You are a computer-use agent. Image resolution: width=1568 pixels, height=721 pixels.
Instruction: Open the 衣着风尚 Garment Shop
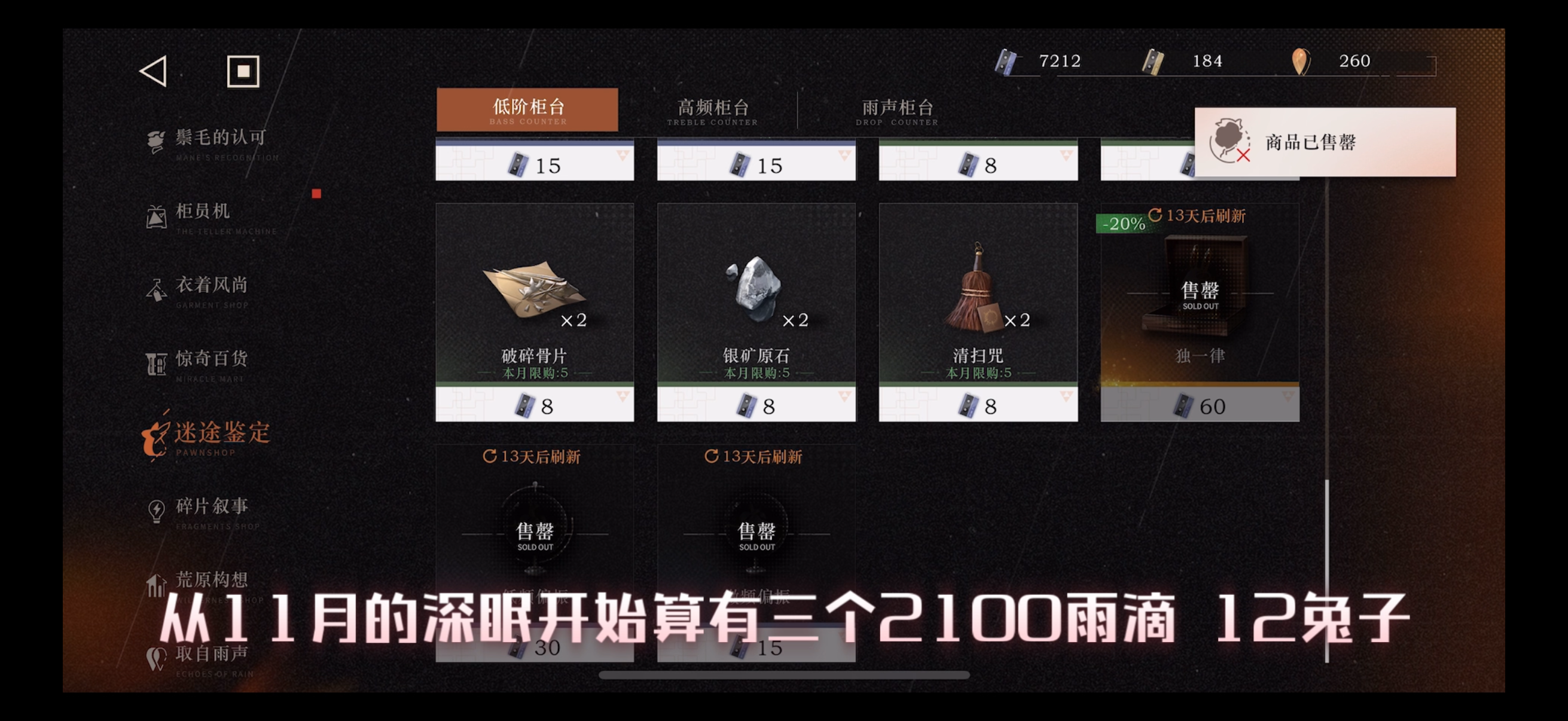(x=207, y=286)
